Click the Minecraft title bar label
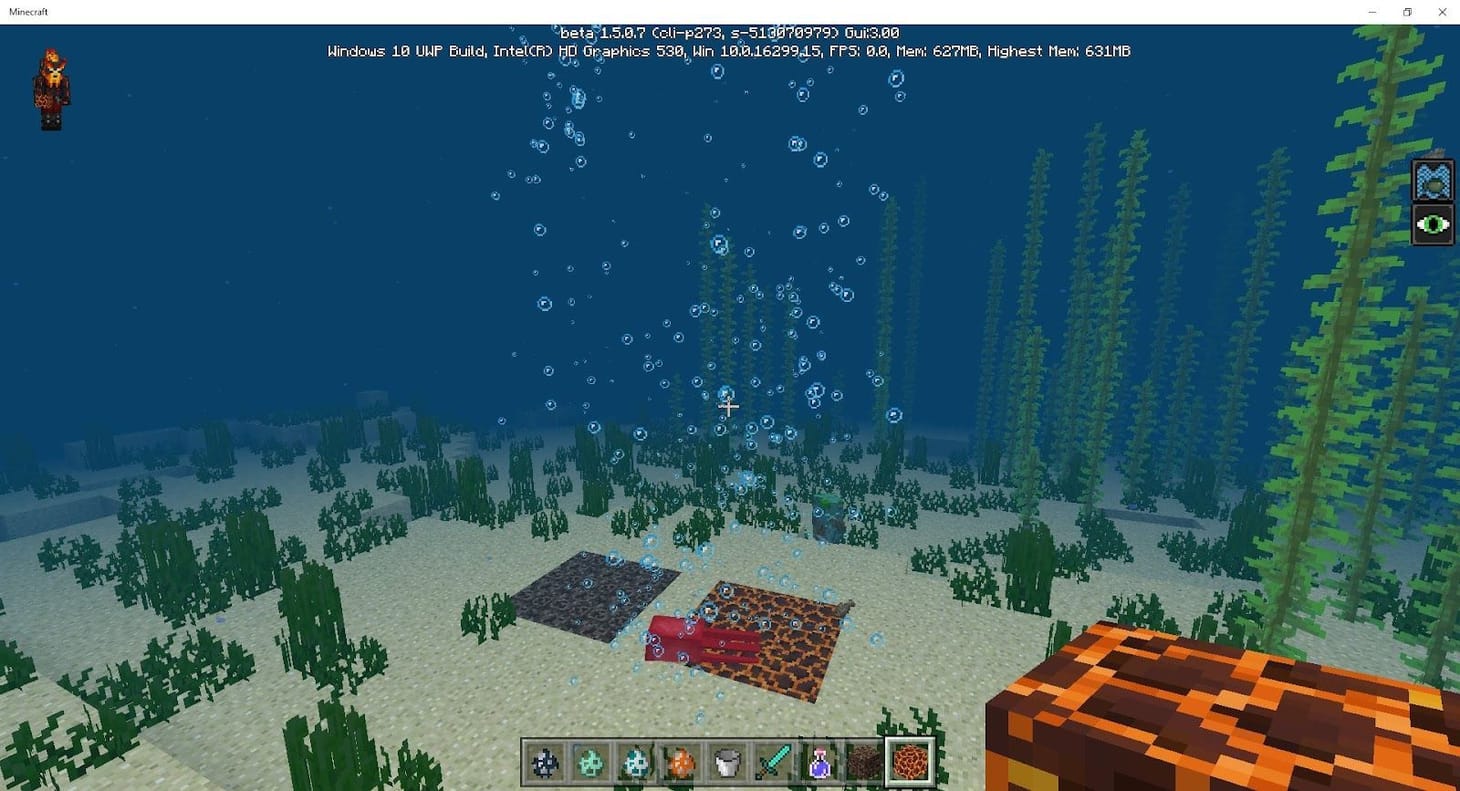Viewport: 1460px width, 791px height. [30, 11]
